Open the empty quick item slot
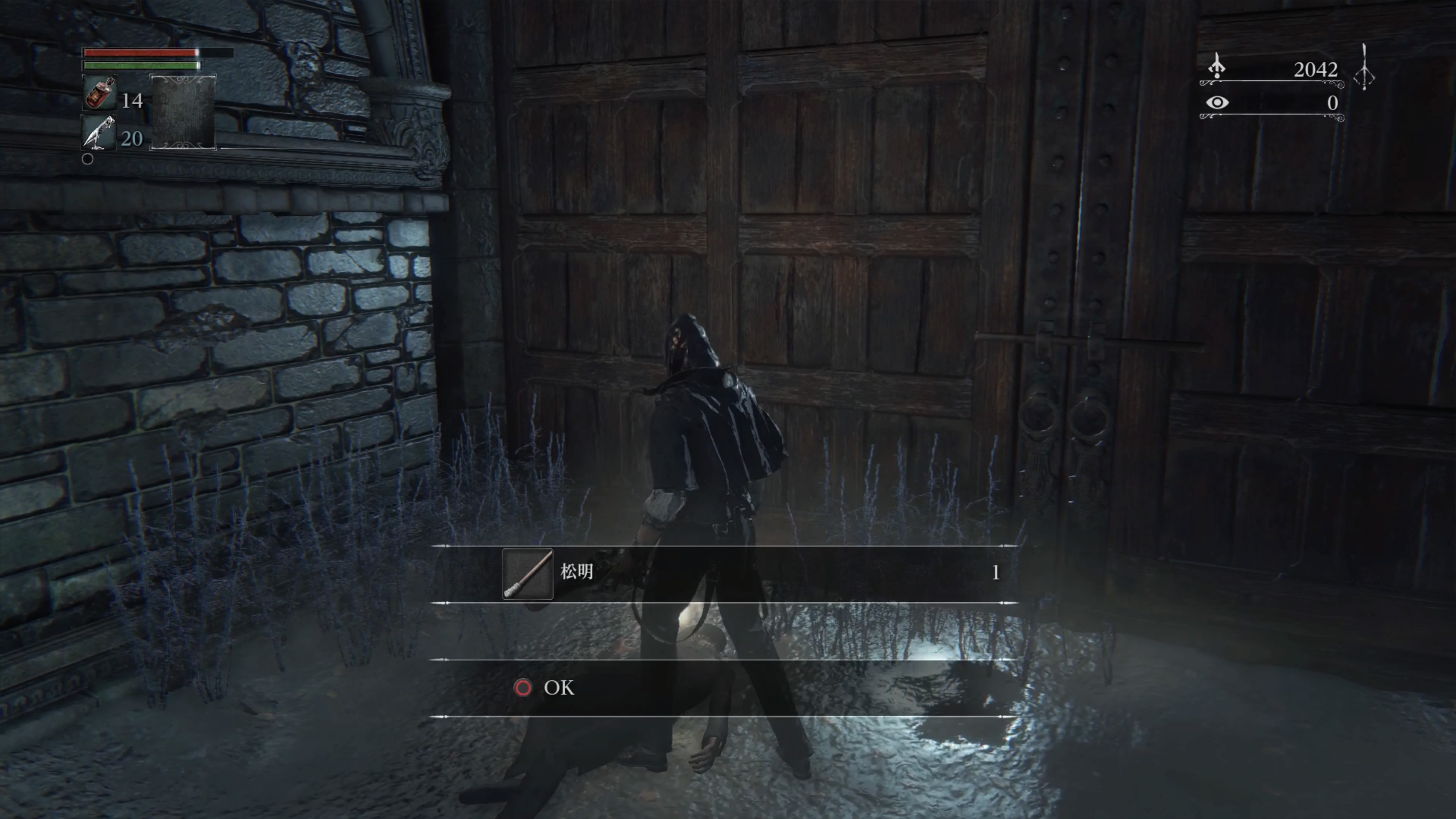1456x819 pixels. (182, 111)
